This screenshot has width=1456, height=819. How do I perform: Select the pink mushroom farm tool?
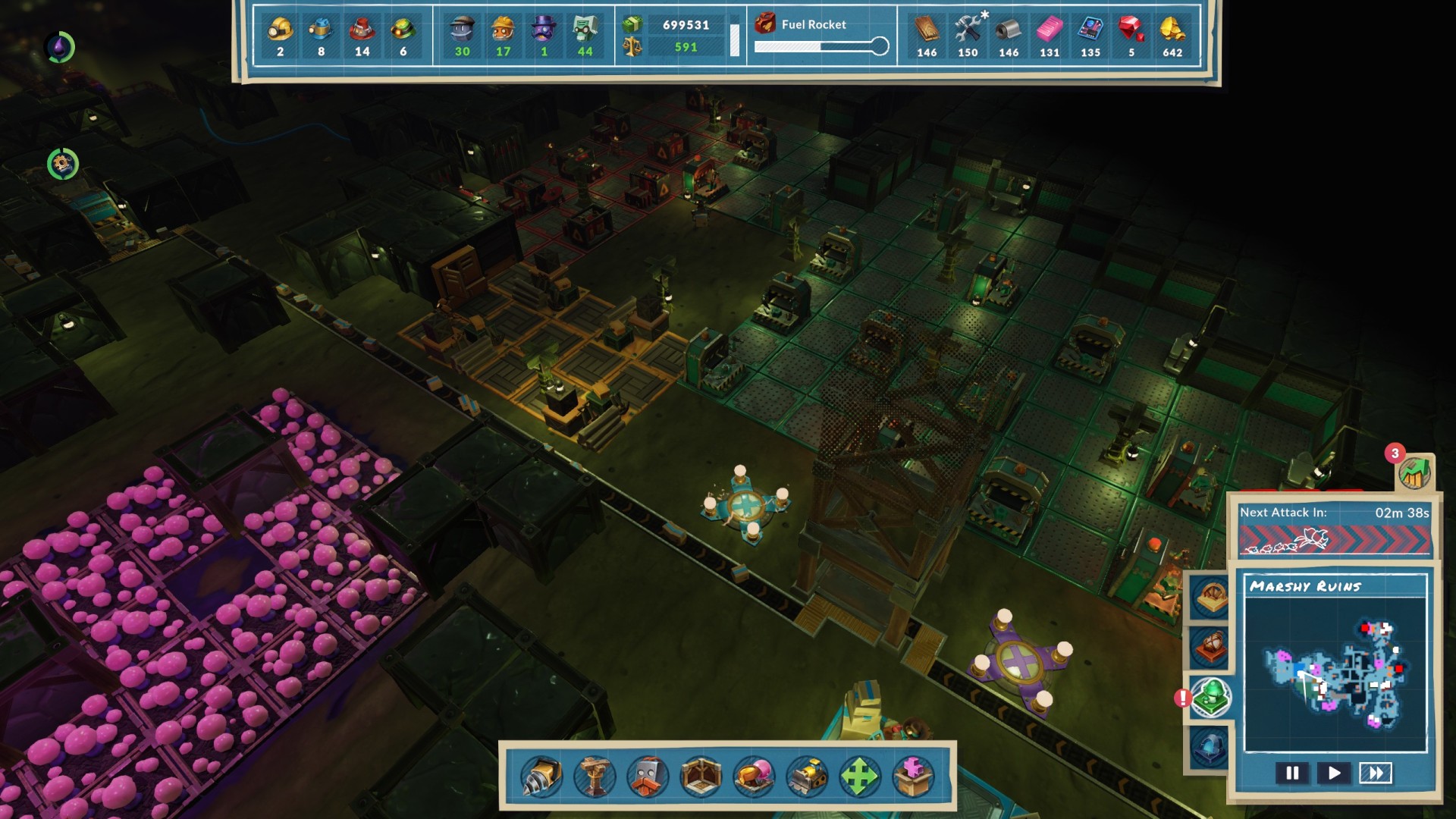(754, 777)
